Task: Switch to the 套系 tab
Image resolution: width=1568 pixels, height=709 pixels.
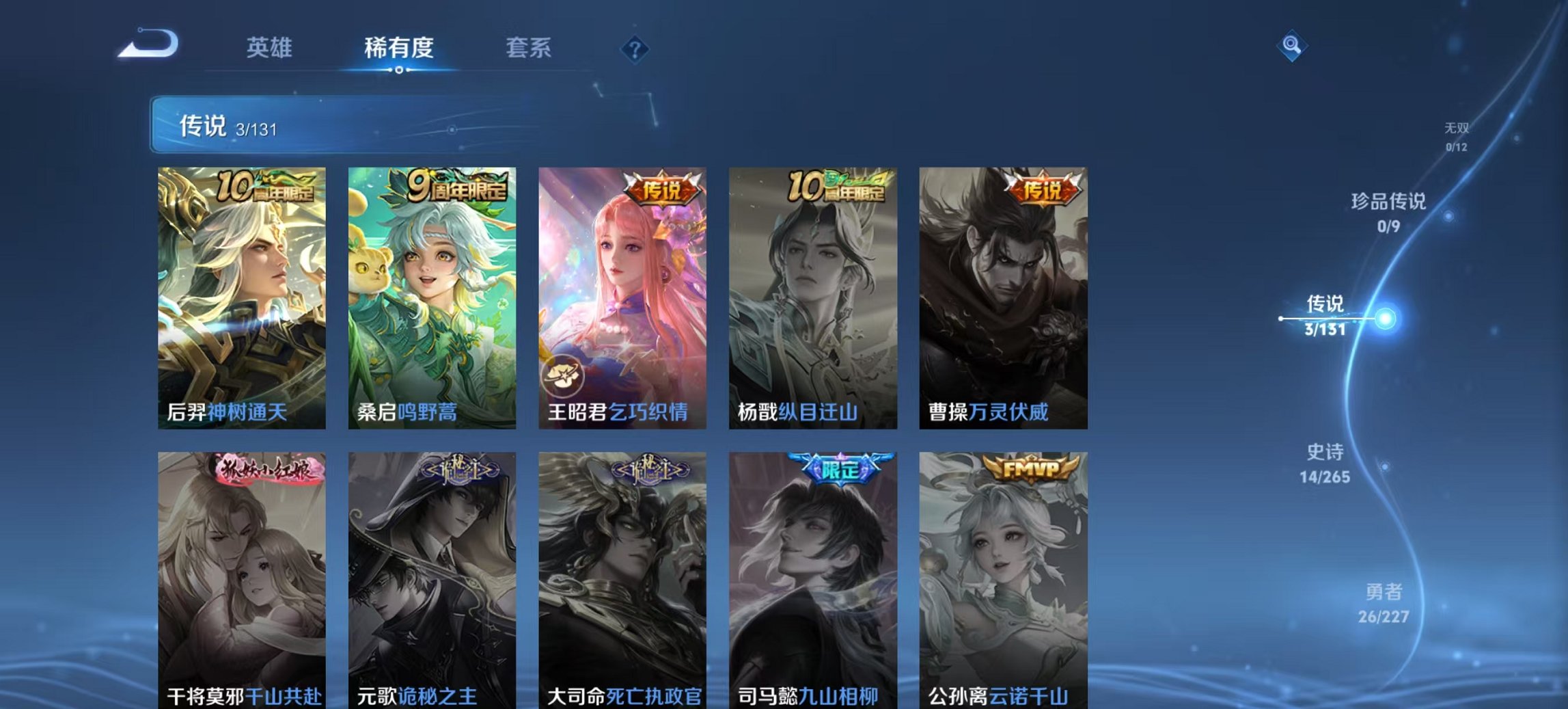Action: (x=529, y=49)
